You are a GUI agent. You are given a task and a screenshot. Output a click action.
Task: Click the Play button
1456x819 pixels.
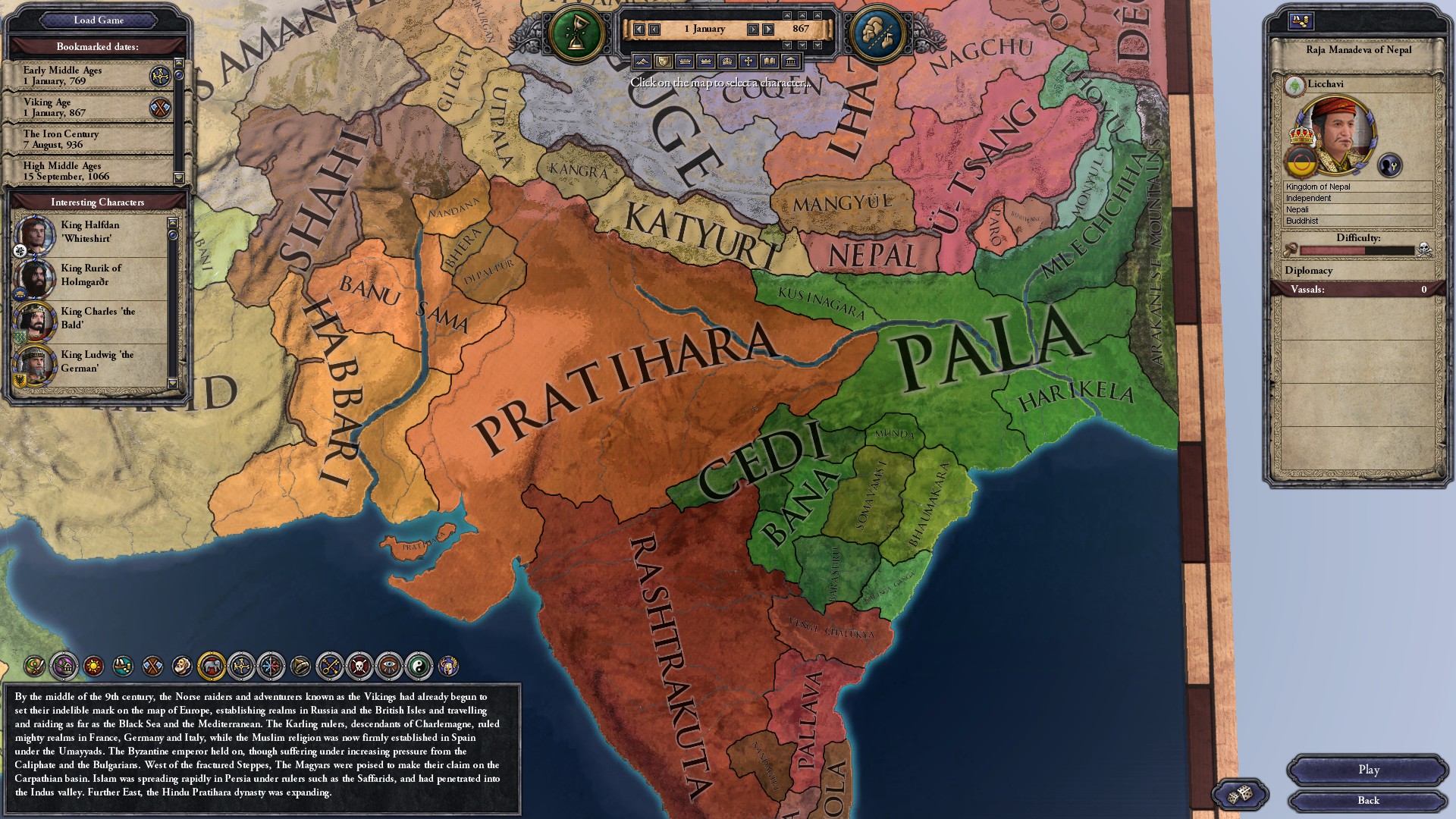[1368, 770]
